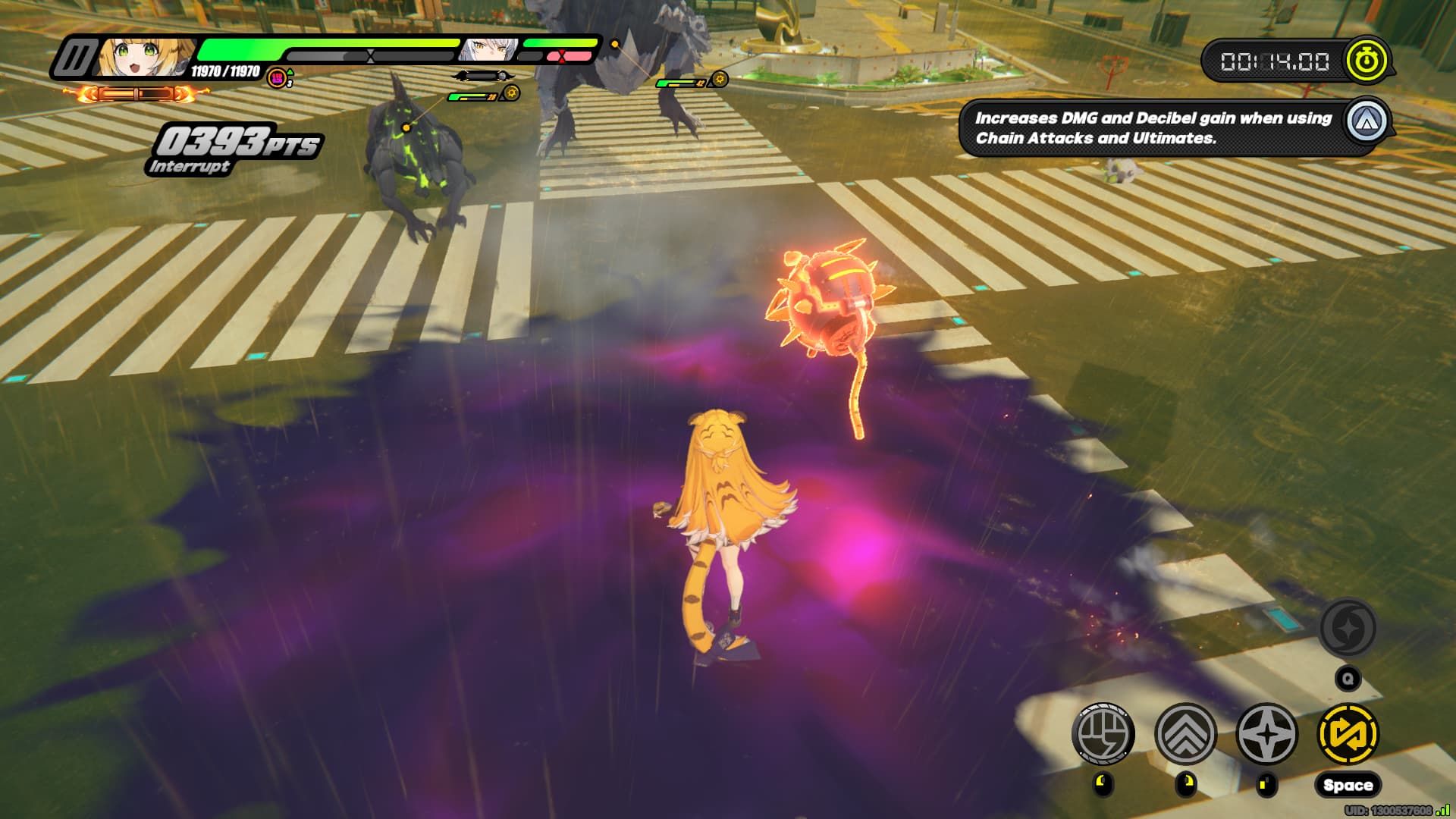Select the basic attack fist icon
The width and height of the screenshot is (1456, 819).
click(1106, 733)
